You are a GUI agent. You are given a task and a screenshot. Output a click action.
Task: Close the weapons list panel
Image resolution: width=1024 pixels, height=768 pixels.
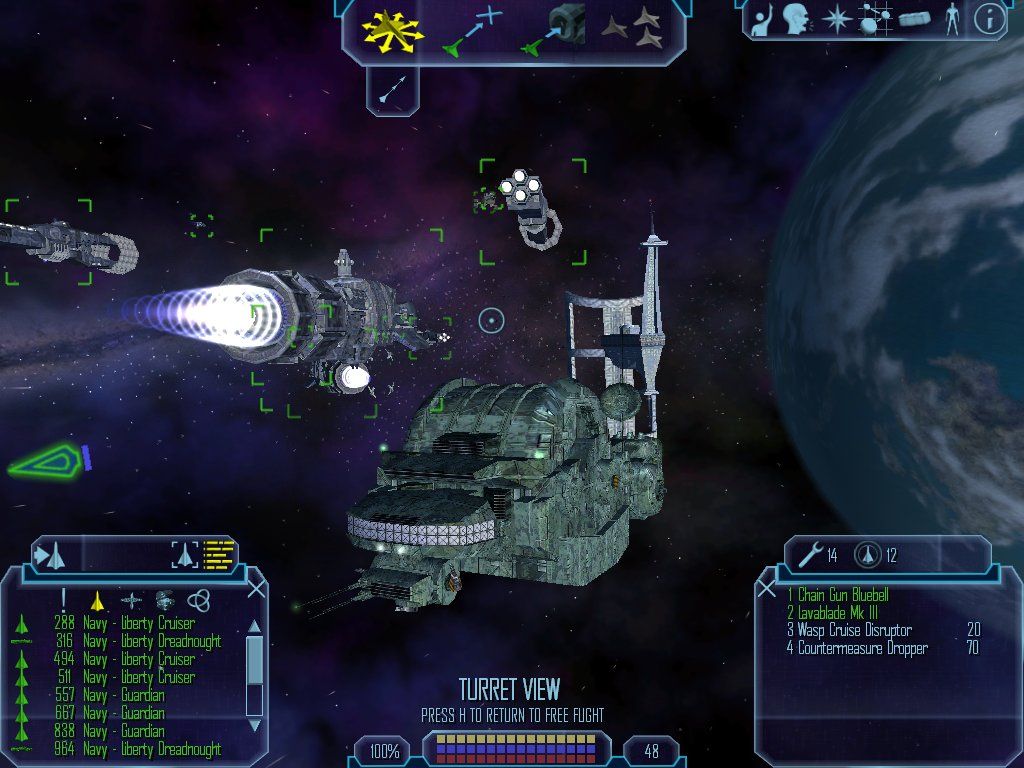point(766,590)
